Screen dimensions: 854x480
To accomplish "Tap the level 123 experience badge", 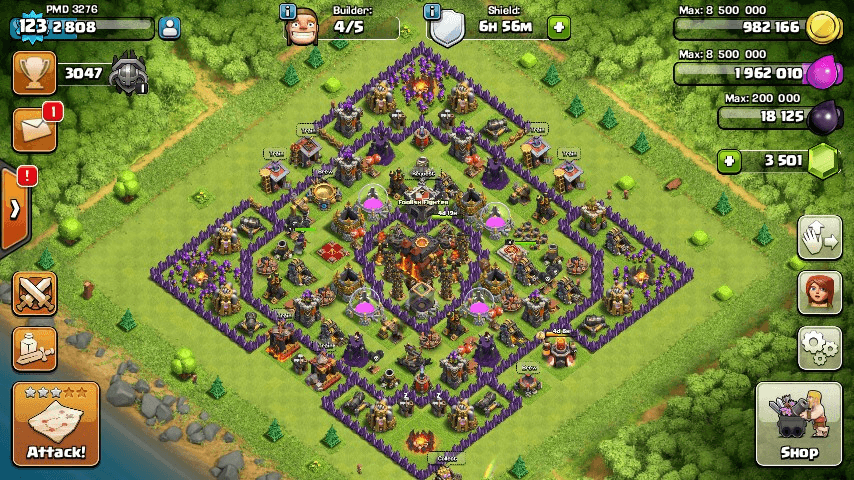I will (31, 27).
